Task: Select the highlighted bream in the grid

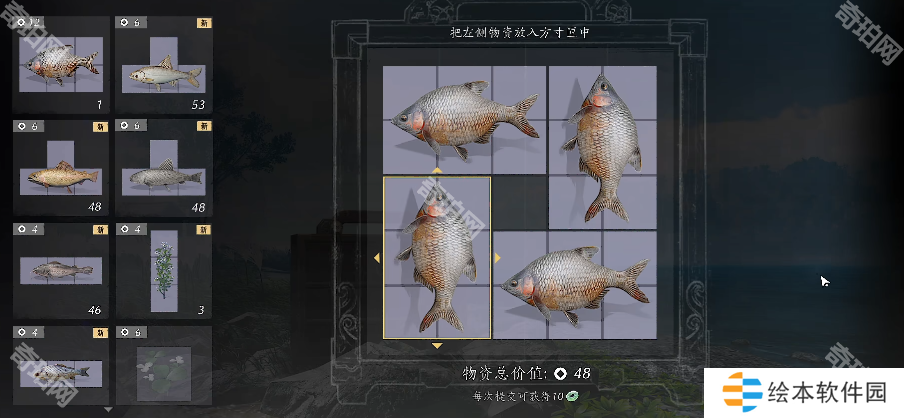Action: (x=437, y=258)
